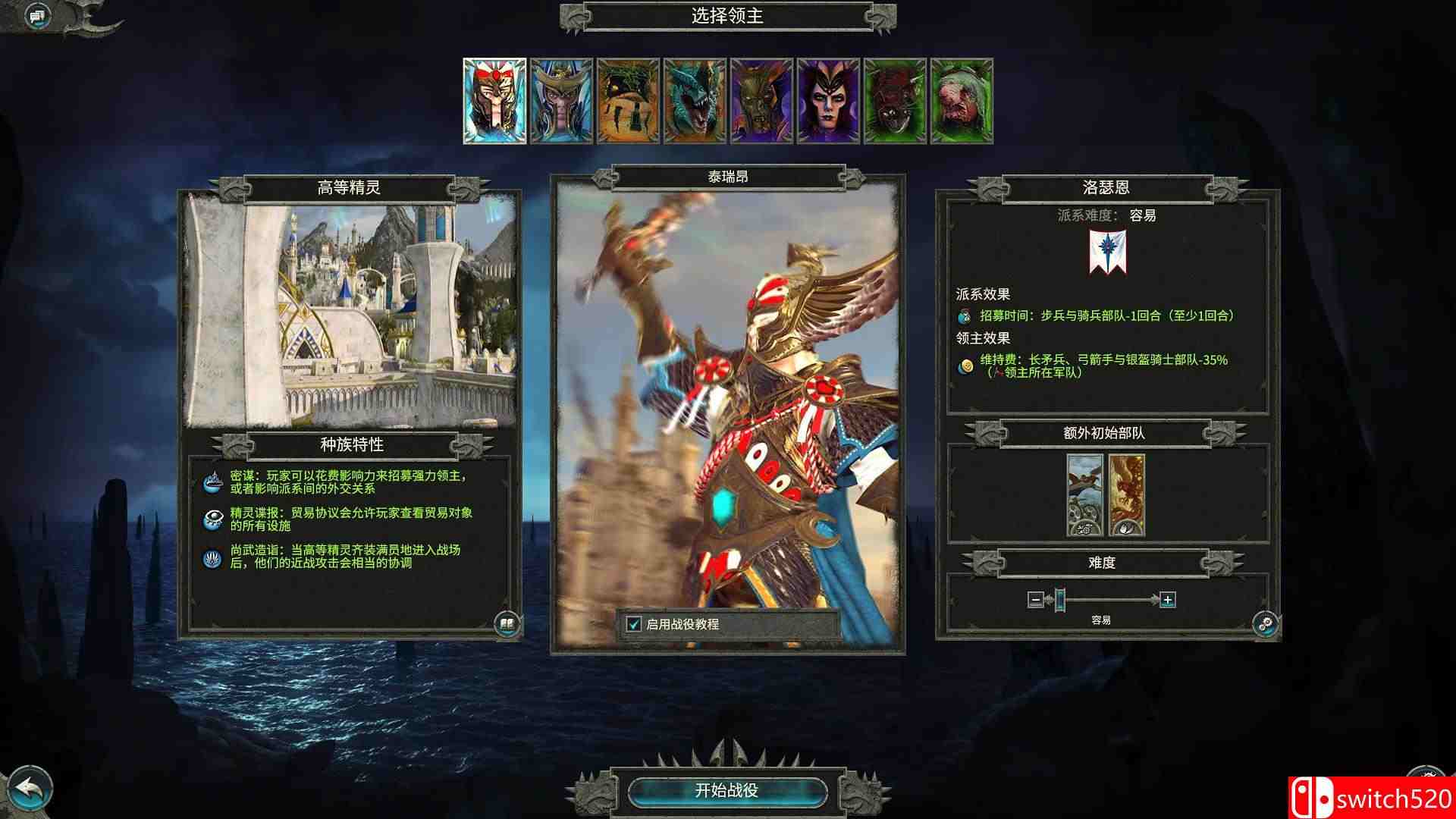This screenshot has width=1456, height=819.
Task: Select the blue dragon lord portrait
Action: click(x=695, y=101)
